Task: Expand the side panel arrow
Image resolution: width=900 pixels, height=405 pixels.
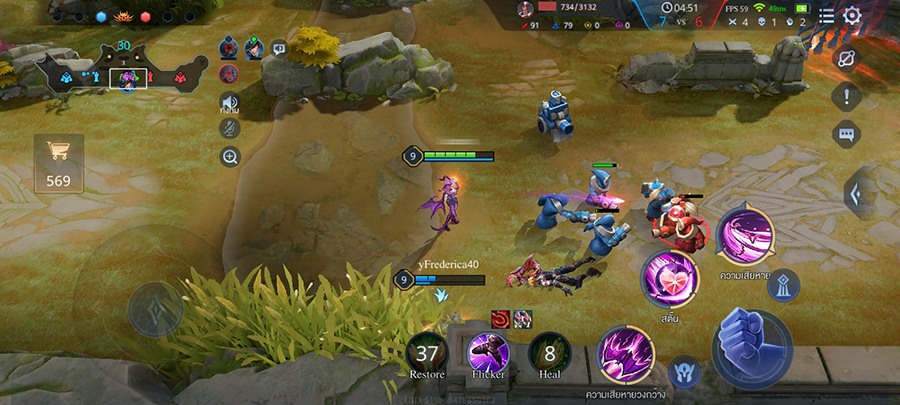Action: [858, 194]
